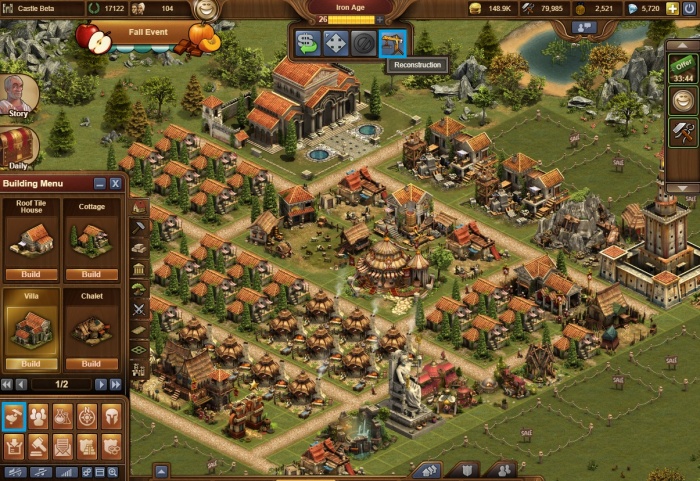Activate the Reconstruction mode button

point(394,43)
